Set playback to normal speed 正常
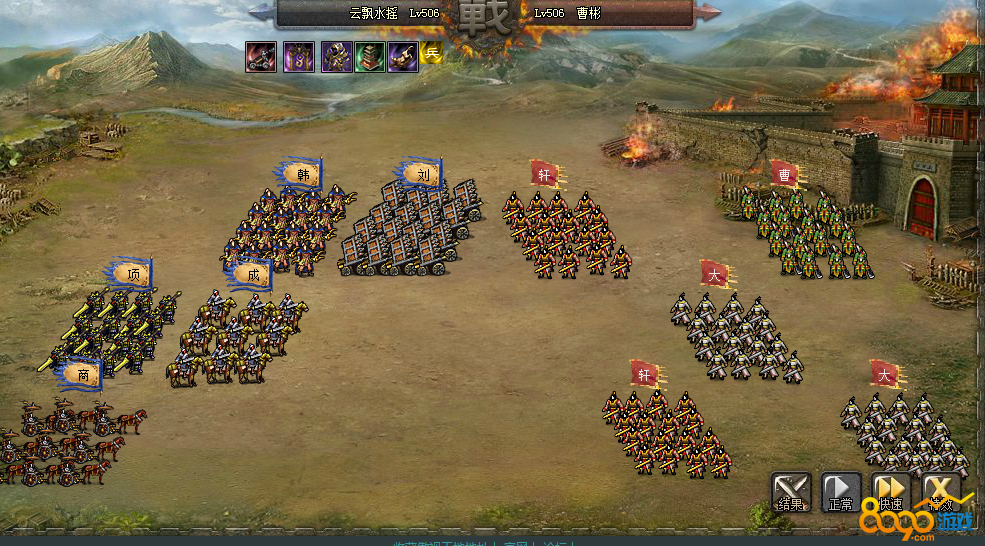Viewport: 985px width, 546px height. point(840,492)
